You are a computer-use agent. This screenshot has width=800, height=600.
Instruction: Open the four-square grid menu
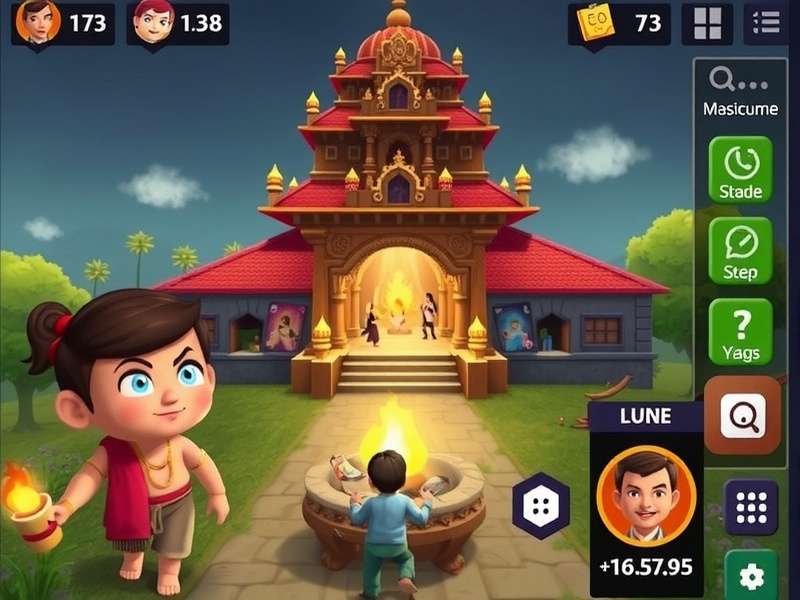click(707, 23)
